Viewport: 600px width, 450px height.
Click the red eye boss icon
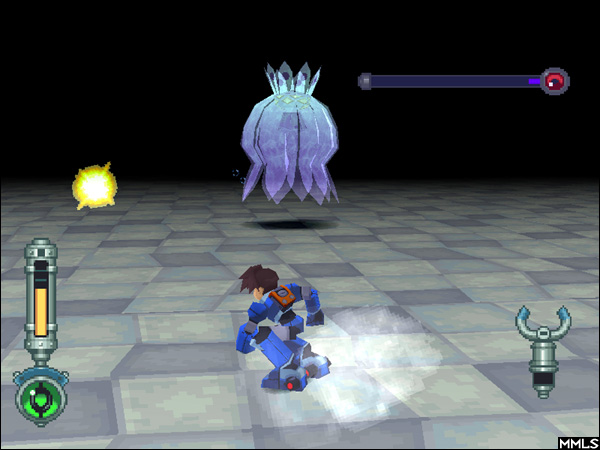click(555, 81)
